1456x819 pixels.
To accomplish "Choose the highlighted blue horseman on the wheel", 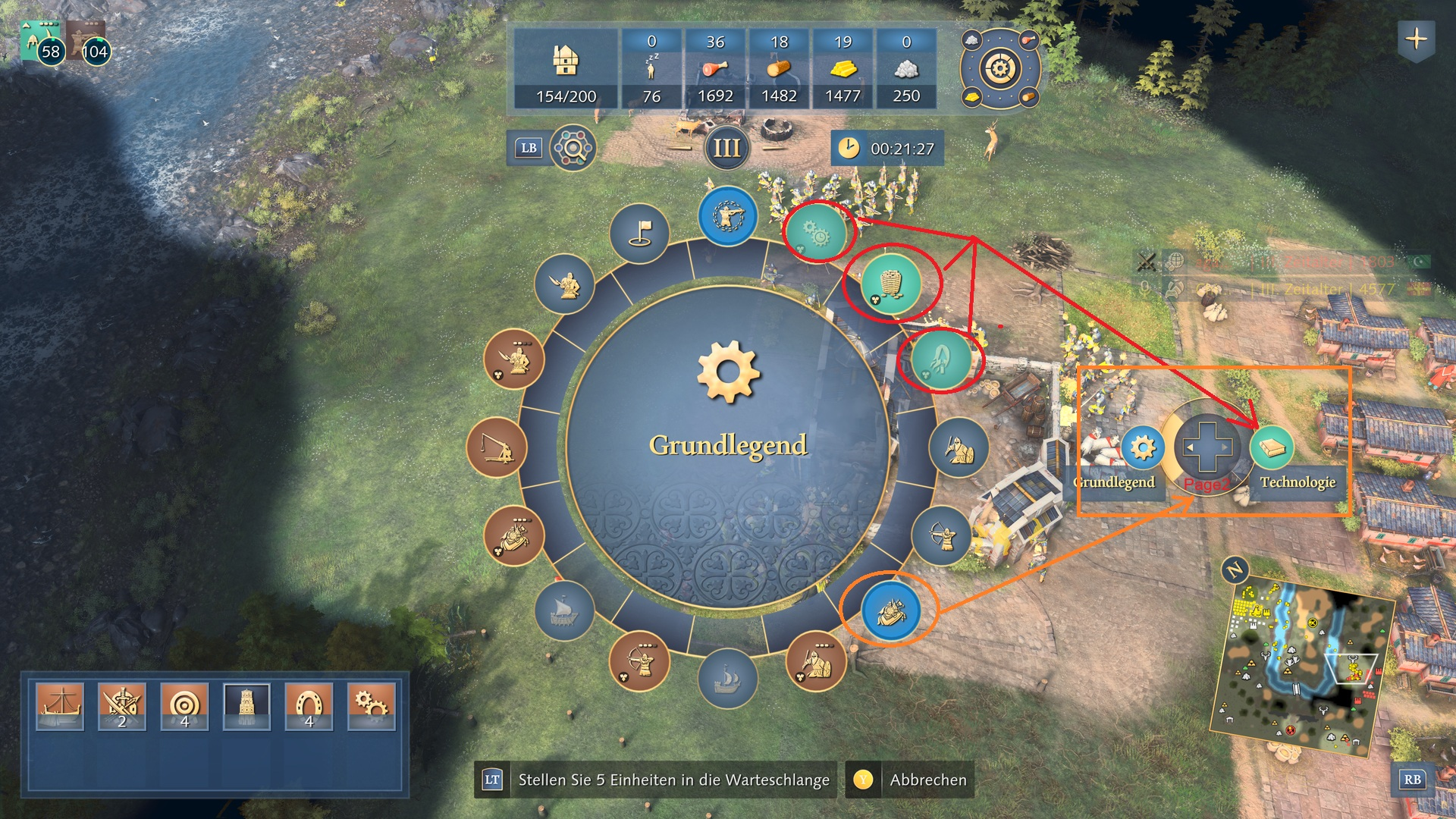I will click(x=891, y=610).
